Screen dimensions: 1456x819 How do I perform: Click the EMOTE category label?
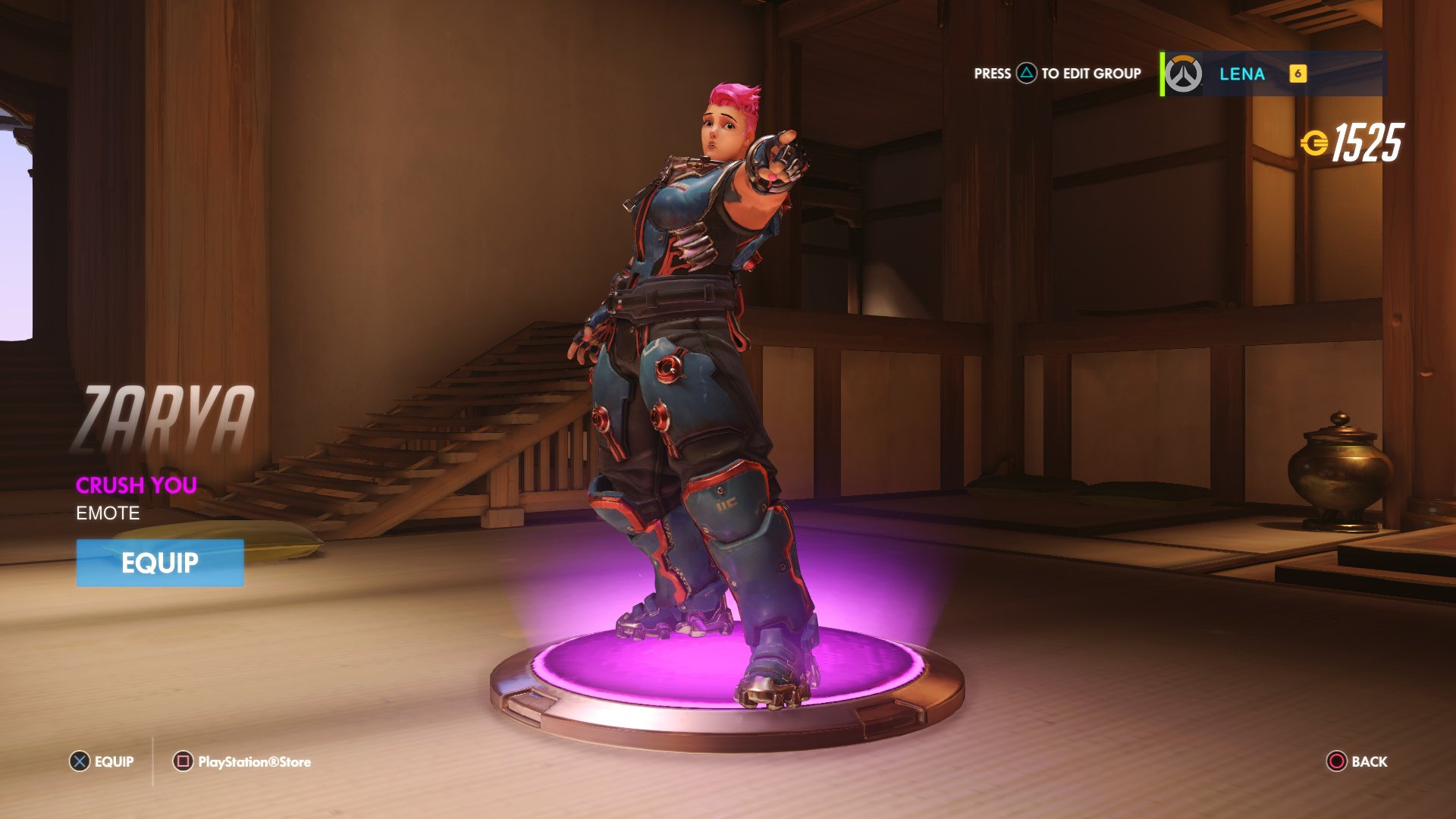coord(107,513)
